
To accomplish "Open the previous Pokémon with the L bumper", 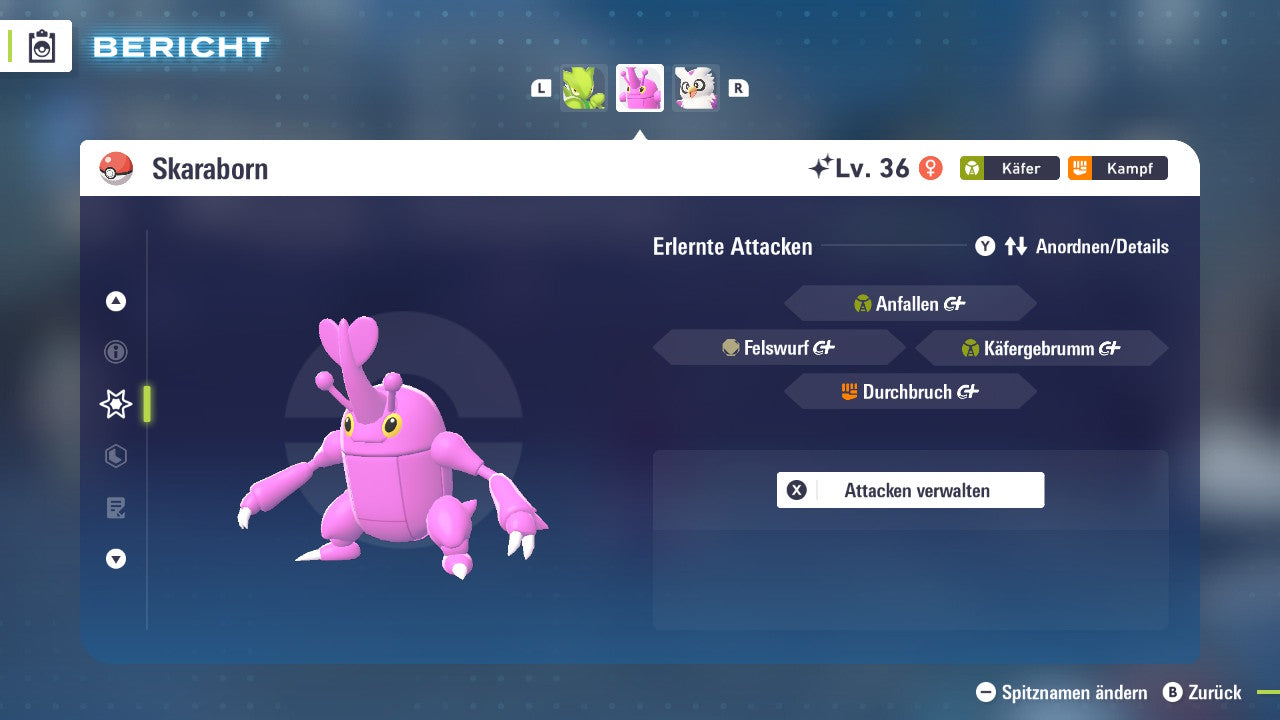I will click(x=540, y=88).
